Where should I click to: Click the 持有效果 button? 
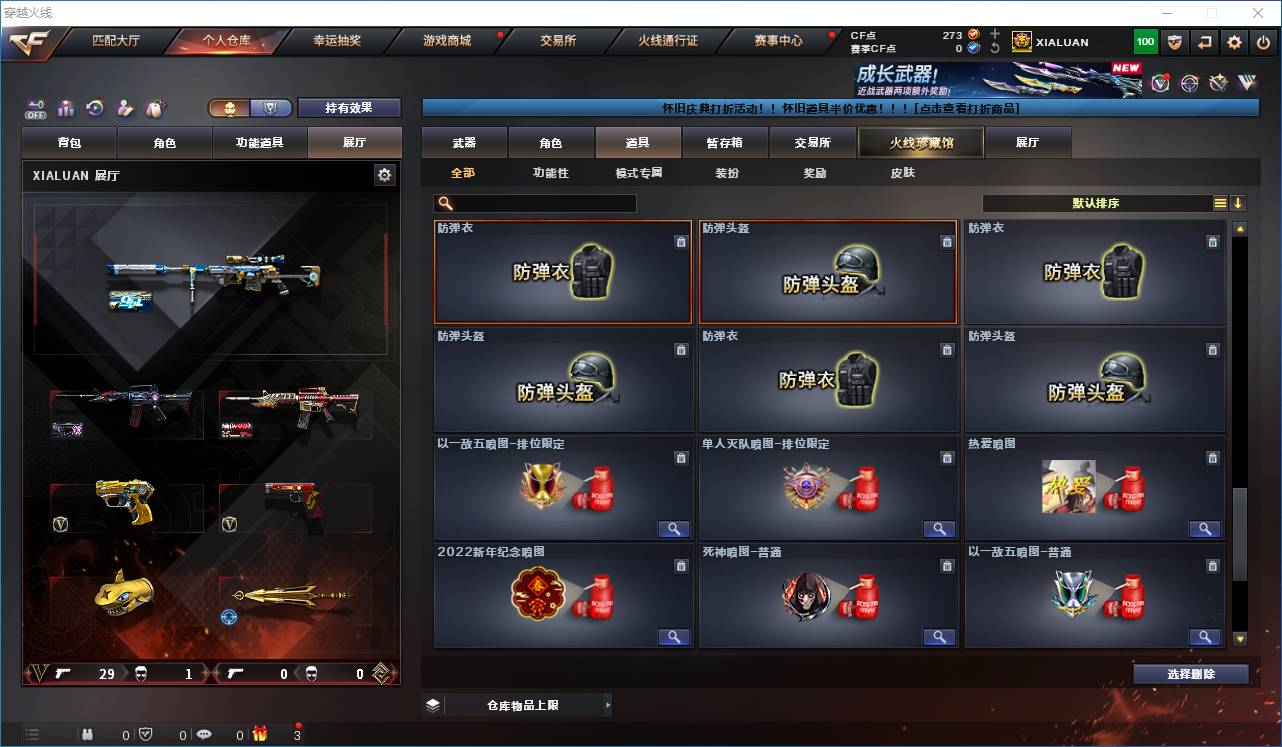click(348, 107)
